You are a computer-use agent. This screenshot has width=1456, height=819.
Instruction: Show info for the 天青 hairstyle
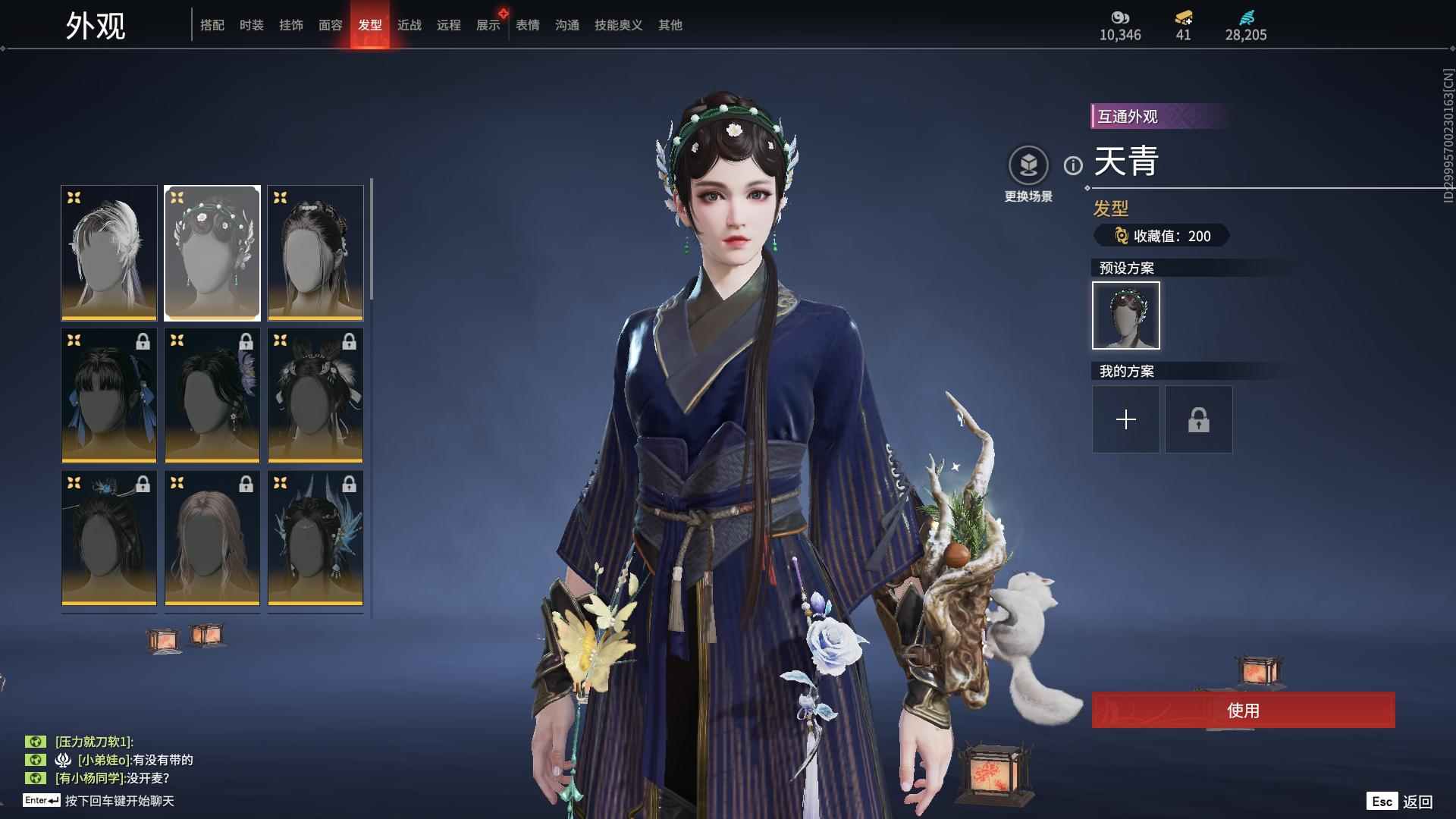coord(1073,165)
